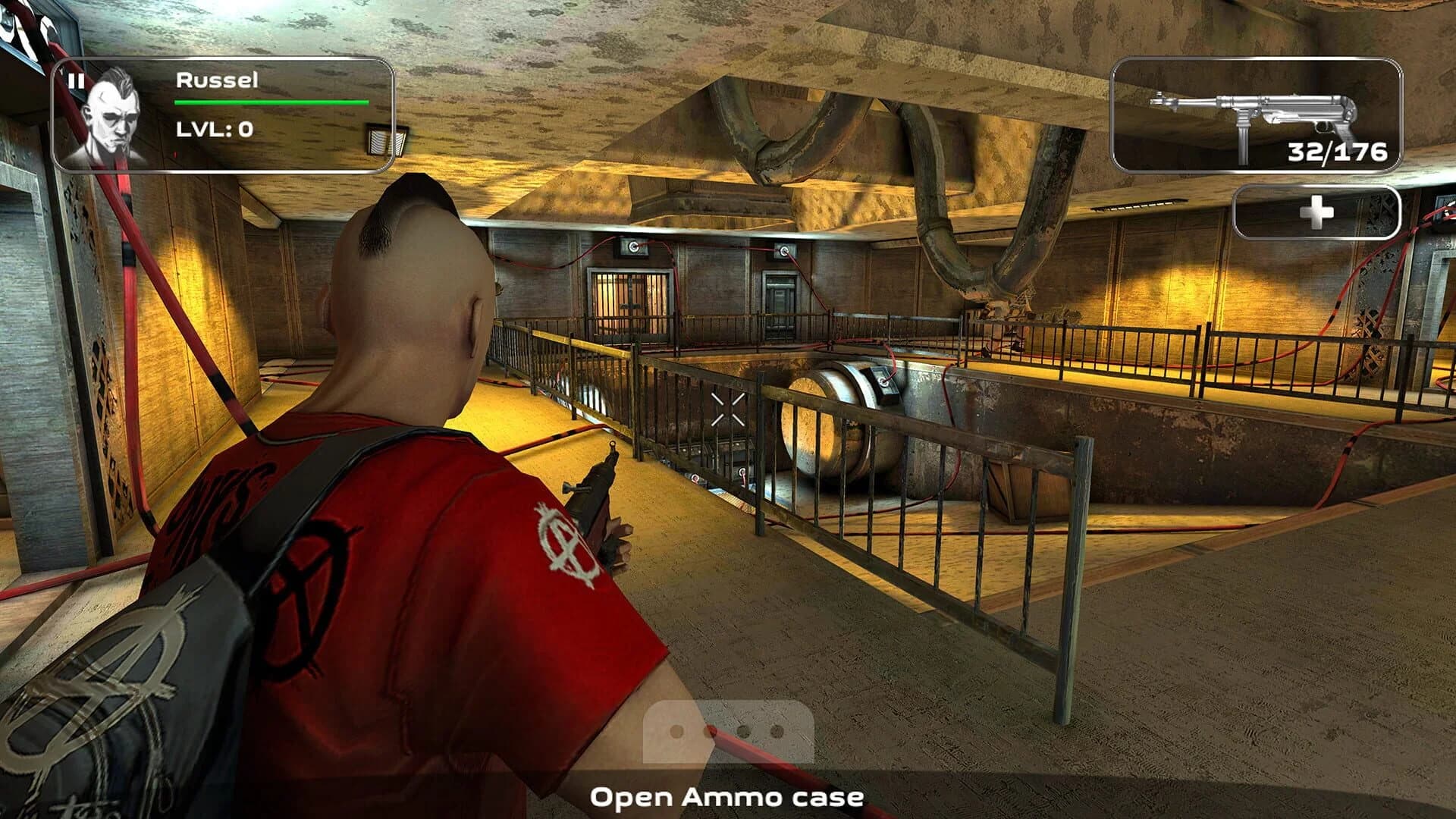Click the crosshair marker at screen center
Viewport: 1456px width, 819px height.
point(729,409)
